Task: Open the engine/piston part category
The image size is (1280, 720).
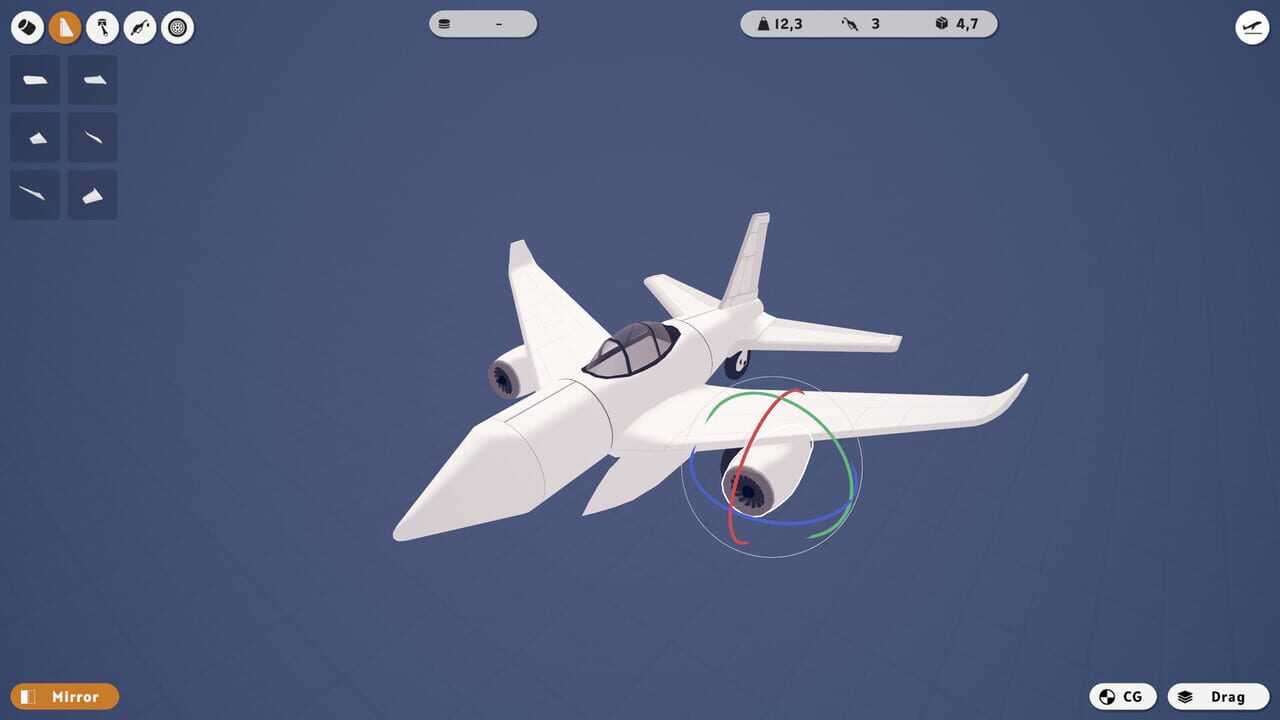Action: pos(103,27)
